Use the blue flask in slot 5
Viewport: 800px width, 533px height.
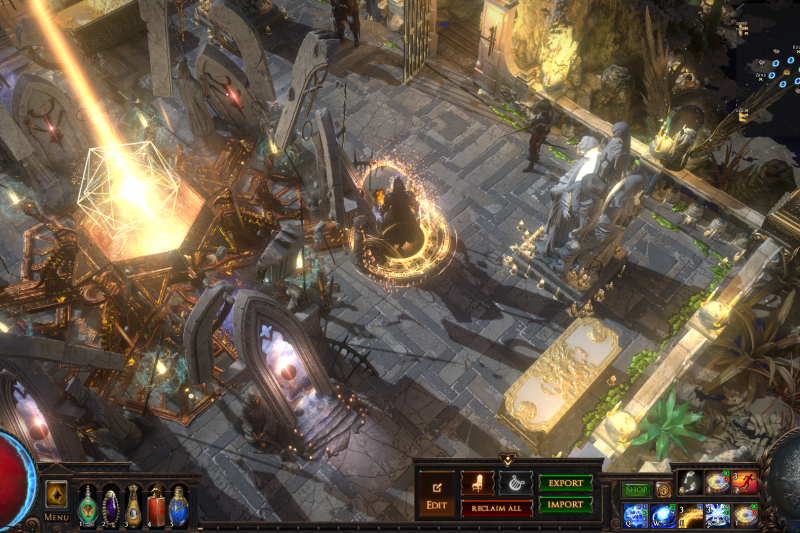coord(178,505)
